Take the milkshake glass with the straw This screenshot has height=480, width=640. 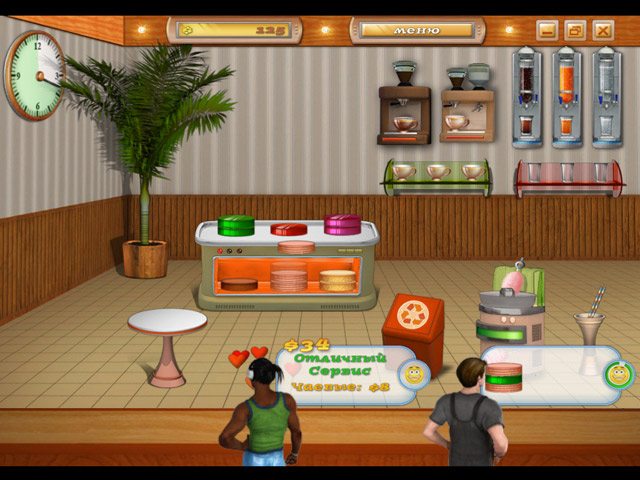click(588, 325)
